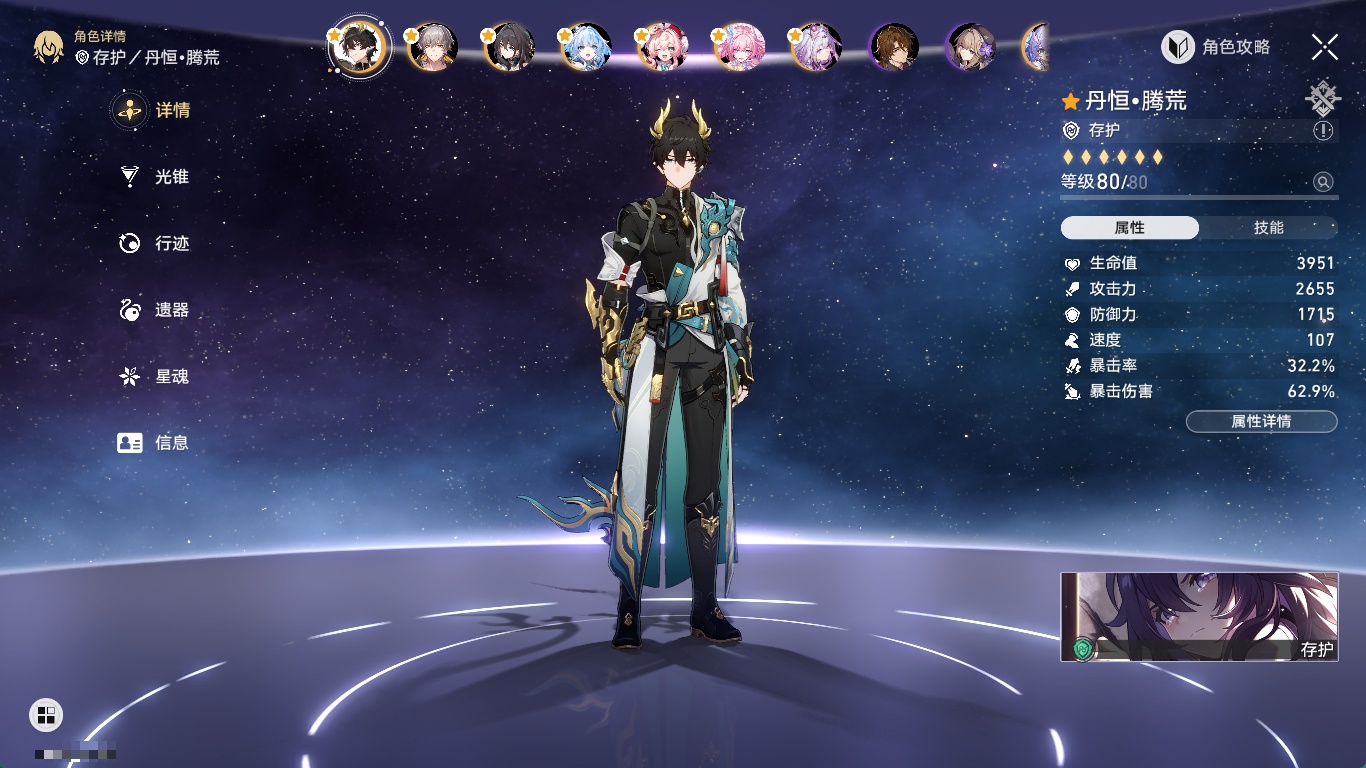The height and width of the screenshot is (768, 1366).
Task: Pick the lavender-haired character portrait
Action: coord(816,47)
